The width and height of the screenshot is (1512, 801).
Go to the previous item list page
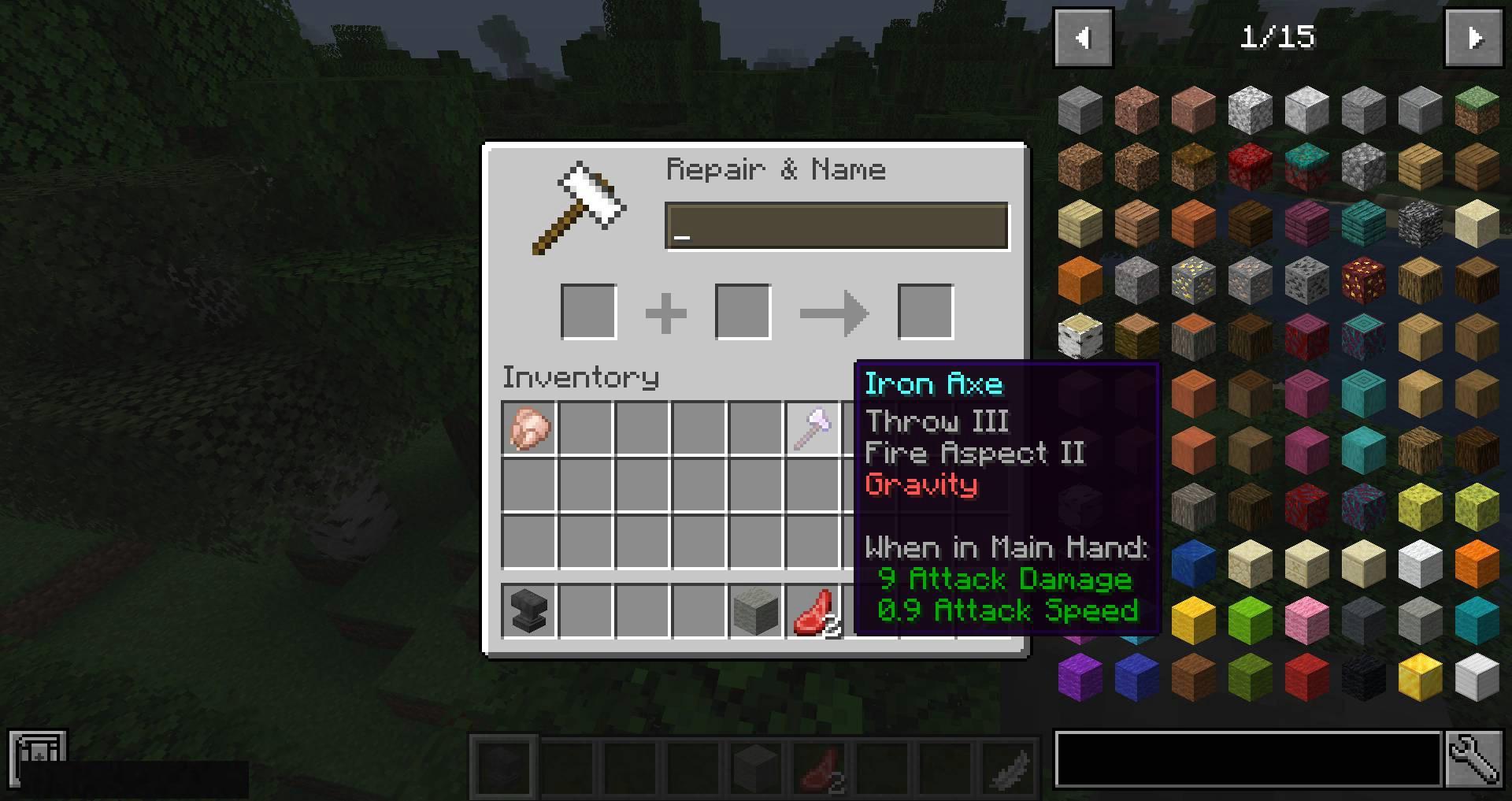(x=1083, y=38)
